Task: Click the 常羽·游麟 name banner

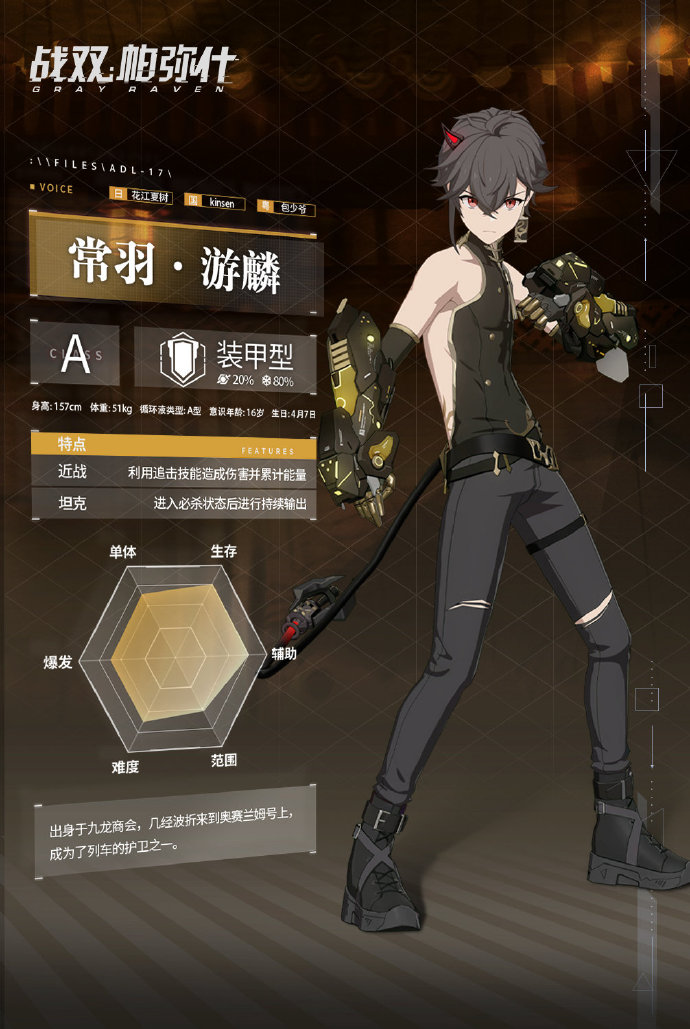Action: [x=174, y=264]
